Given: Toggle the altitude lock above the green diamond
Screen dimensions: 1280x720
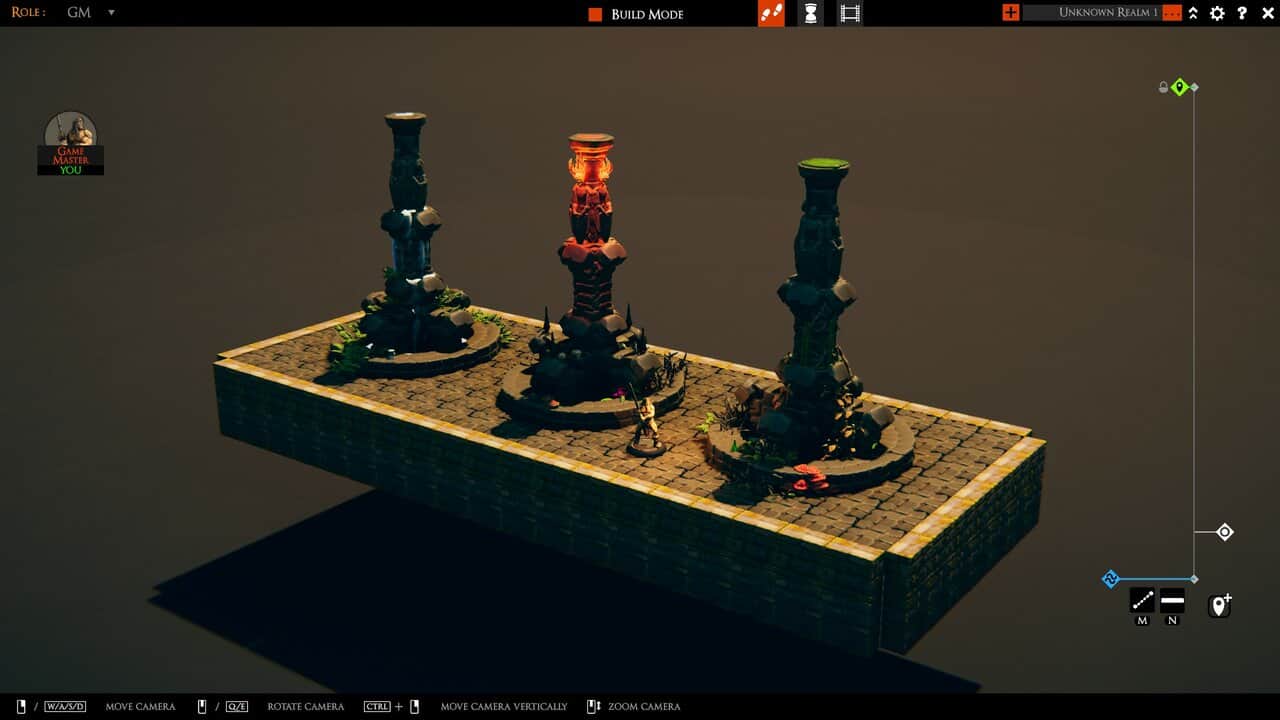Looking at the screenshot, I should tap(1162, 87).
